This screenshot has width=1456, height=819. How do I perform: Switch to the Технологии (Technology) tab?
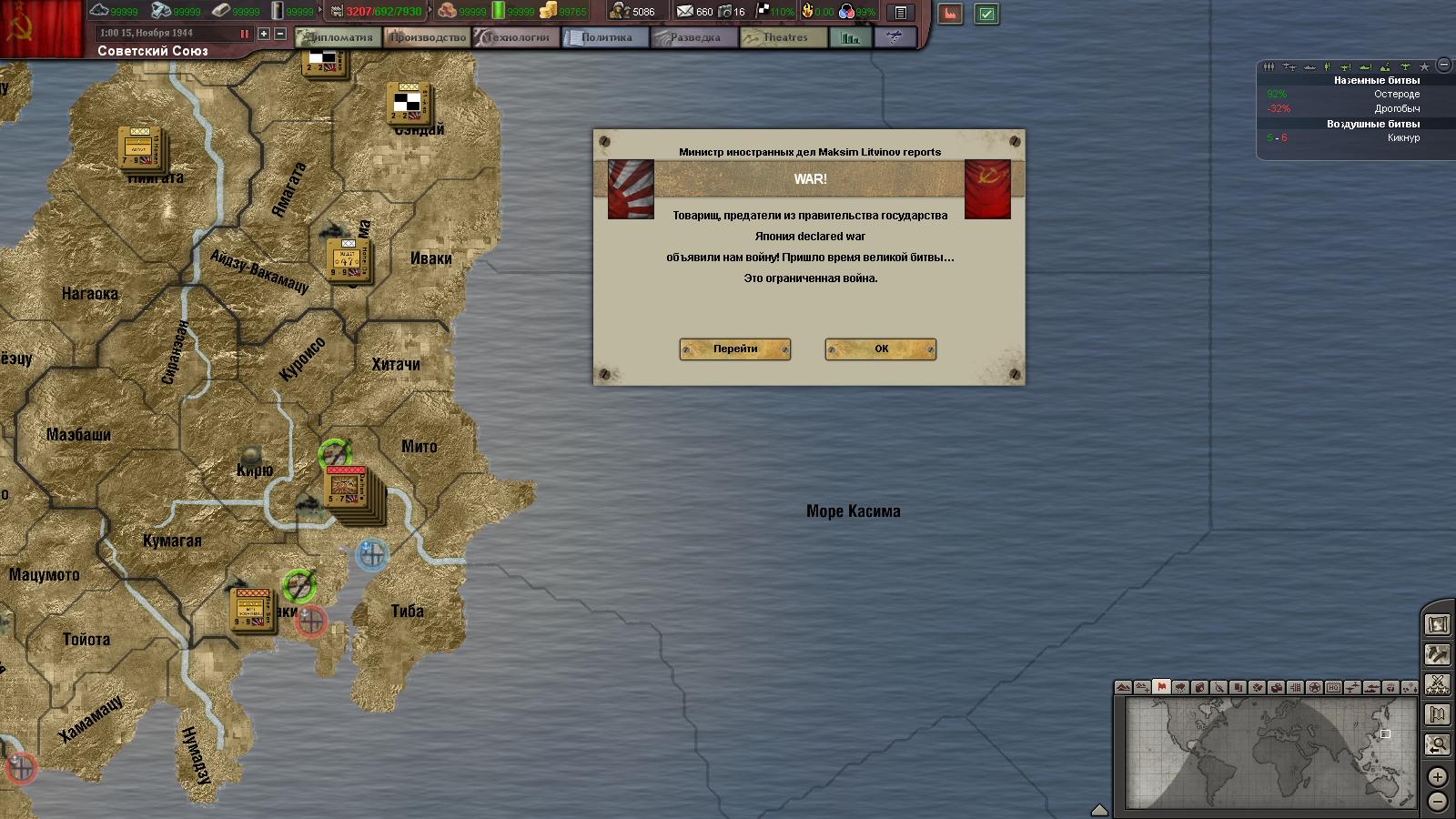click(x=516, y=37)
